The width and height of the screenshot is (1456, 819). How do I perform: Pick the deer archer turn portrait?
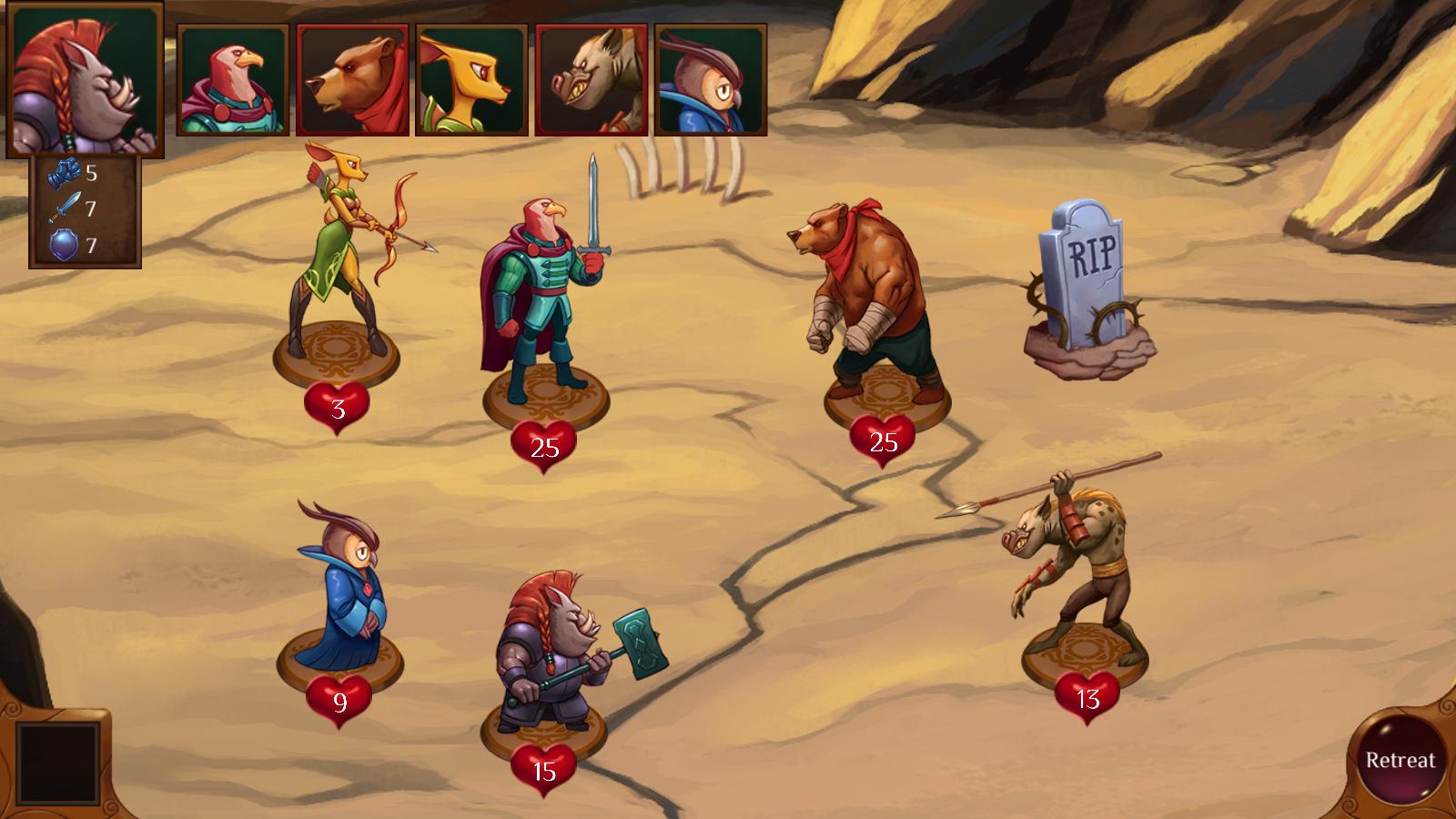471,80
